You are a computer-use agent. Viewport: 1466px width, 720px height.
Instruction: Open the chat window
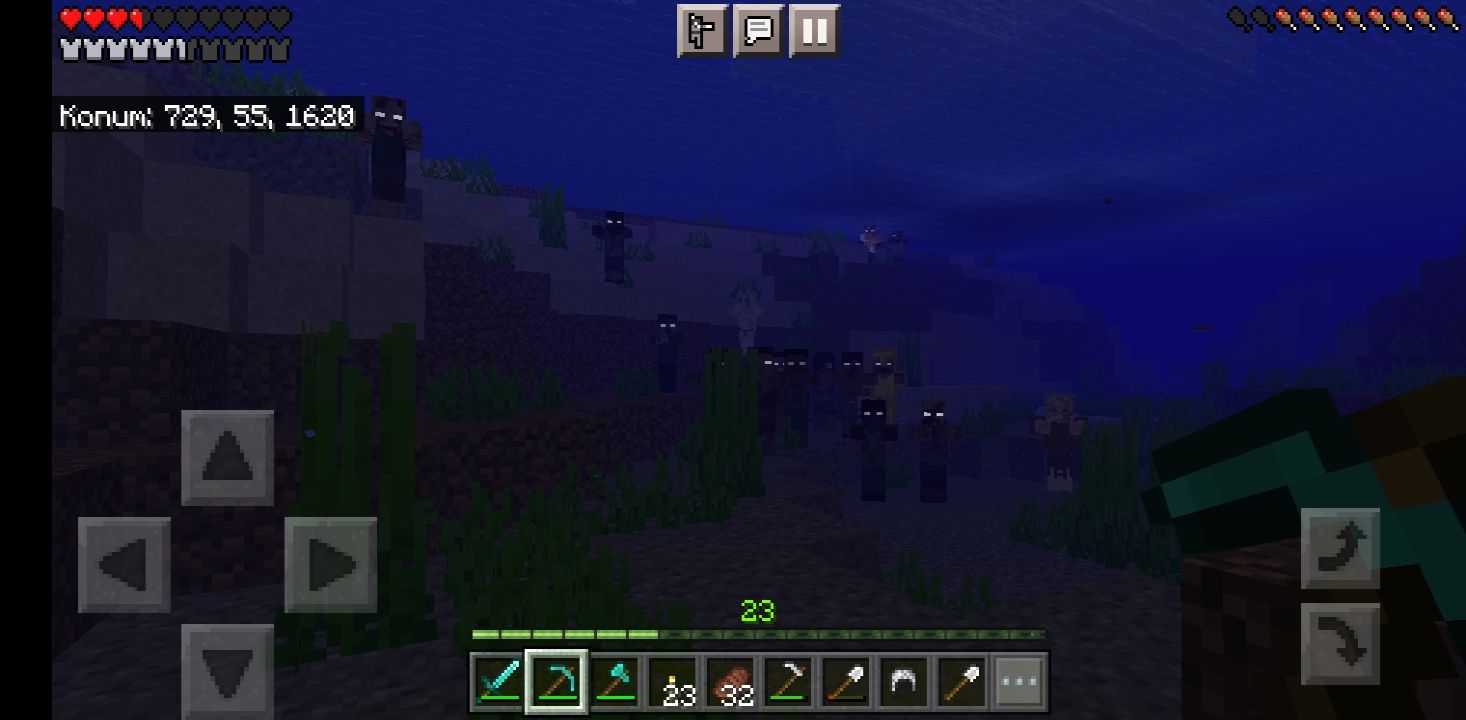pyautogui.click(x=759, y=31)
